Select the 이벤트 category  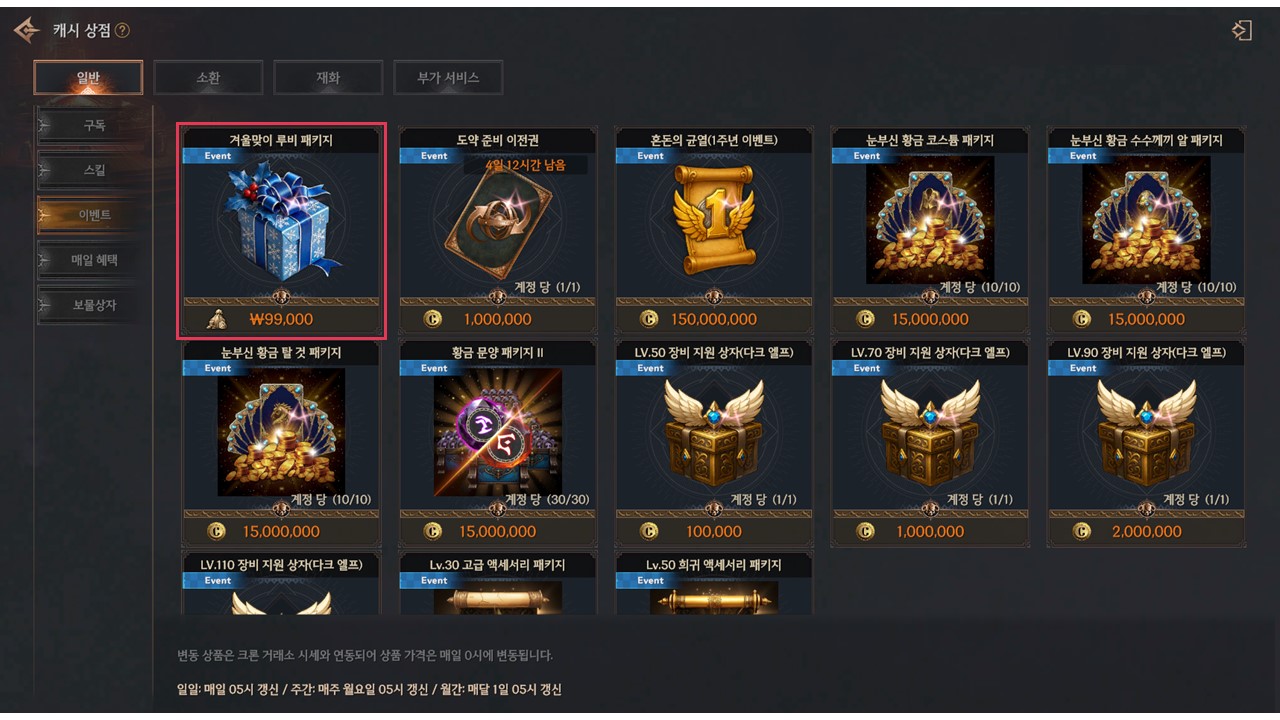[94, 215]
